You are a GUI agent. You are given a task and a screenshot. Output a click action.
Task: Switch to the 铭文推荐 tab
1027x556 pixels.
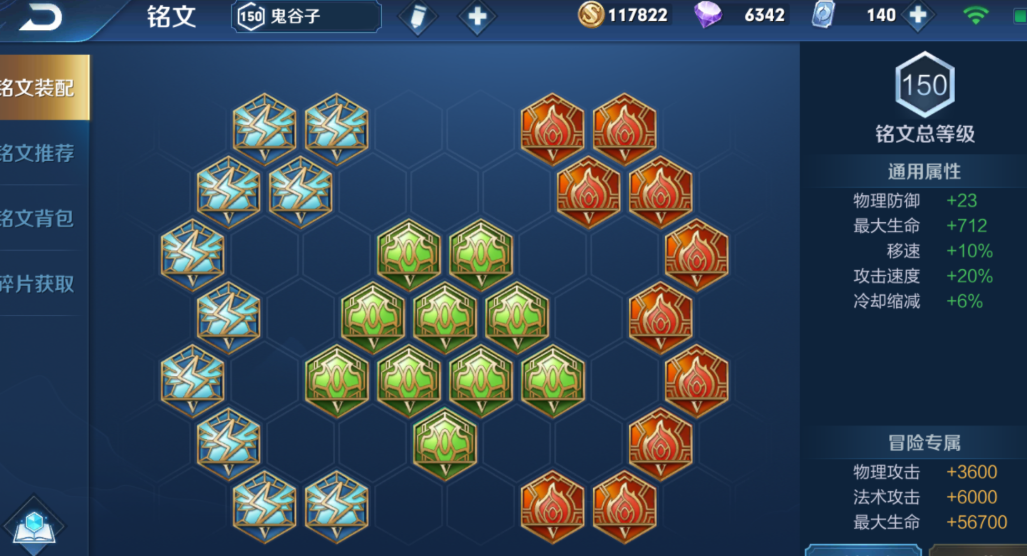coord(42,154)
